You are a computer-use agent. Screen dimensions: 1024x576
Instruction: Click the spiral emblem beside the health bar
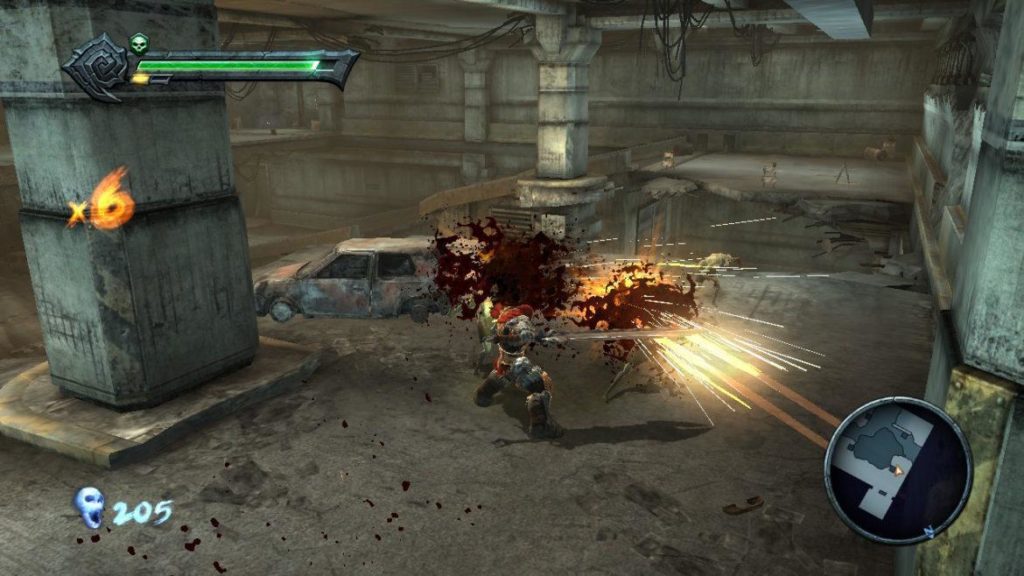[x=95, y=67]
